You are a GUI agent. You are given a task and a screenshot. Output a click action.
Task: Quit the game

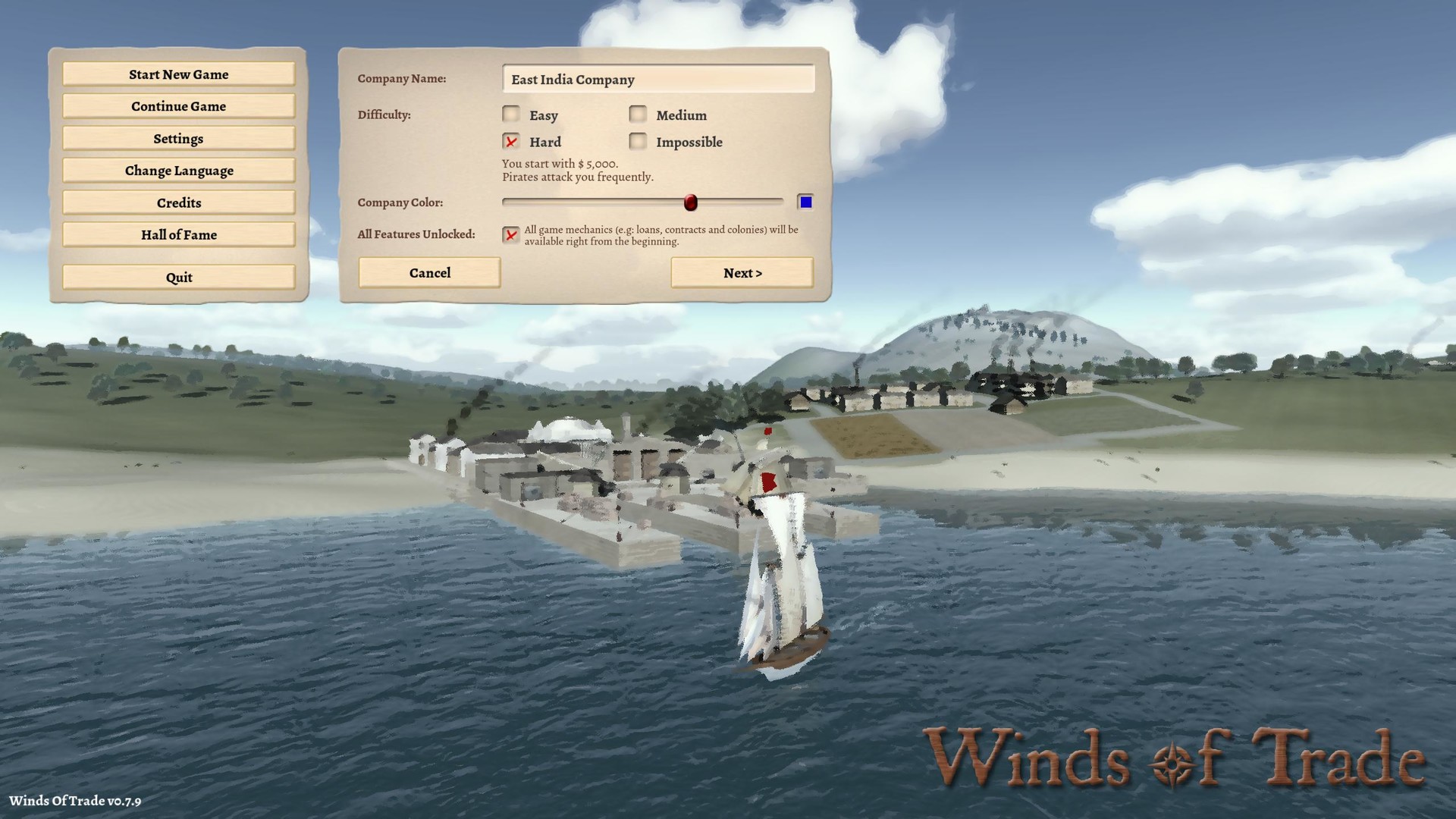178,277
